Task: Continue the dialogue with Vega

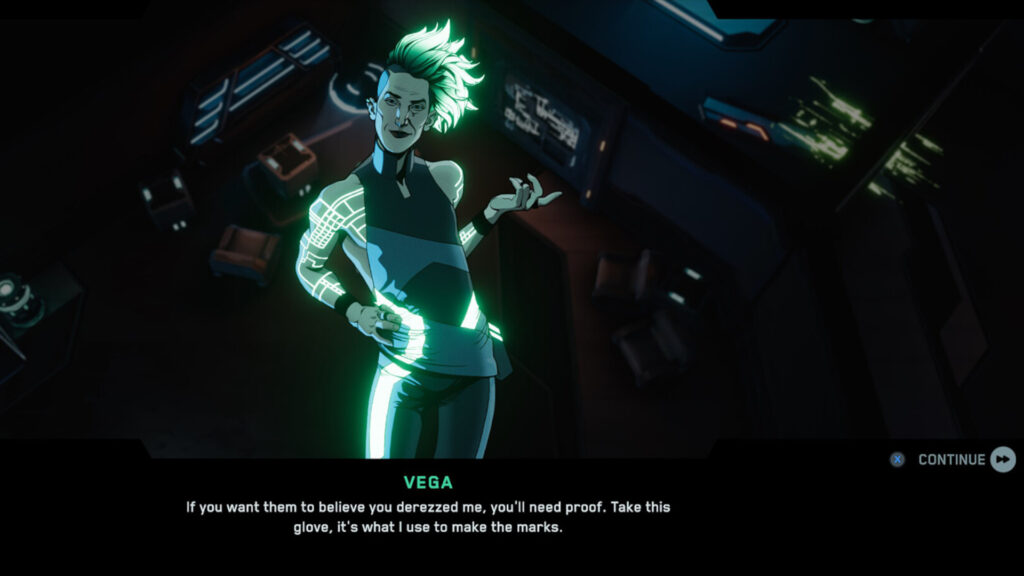Action: (x=951, y=460)
